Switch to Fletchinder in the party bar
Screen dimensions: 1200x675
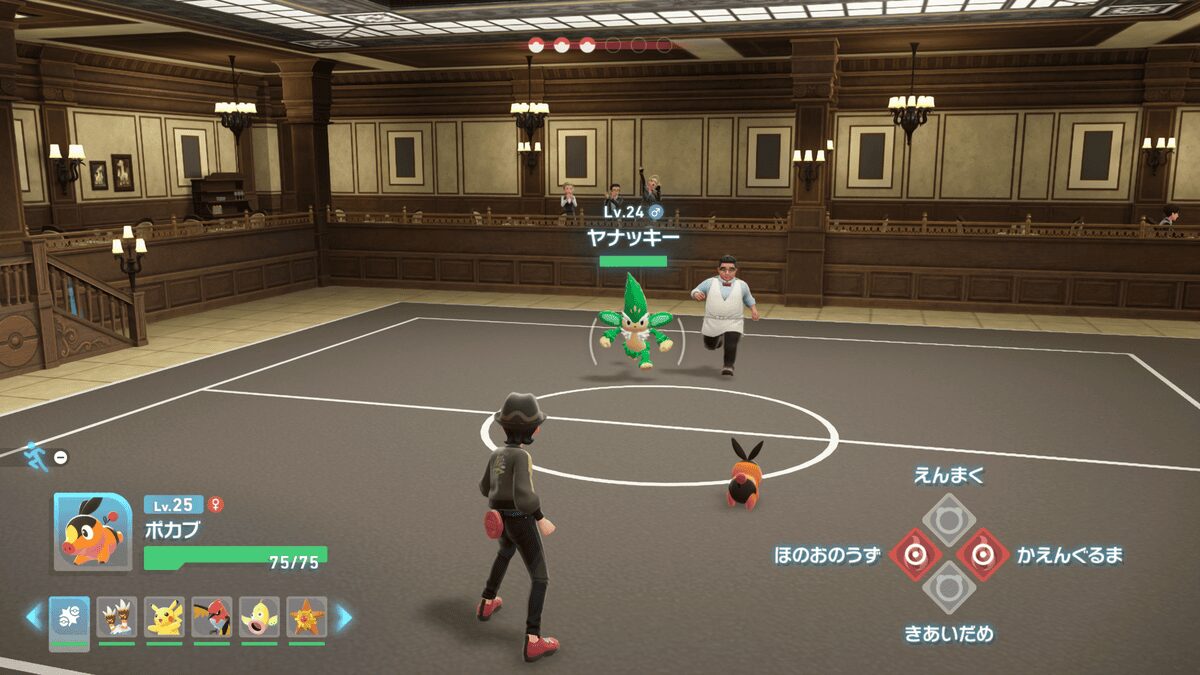(212, 618)
